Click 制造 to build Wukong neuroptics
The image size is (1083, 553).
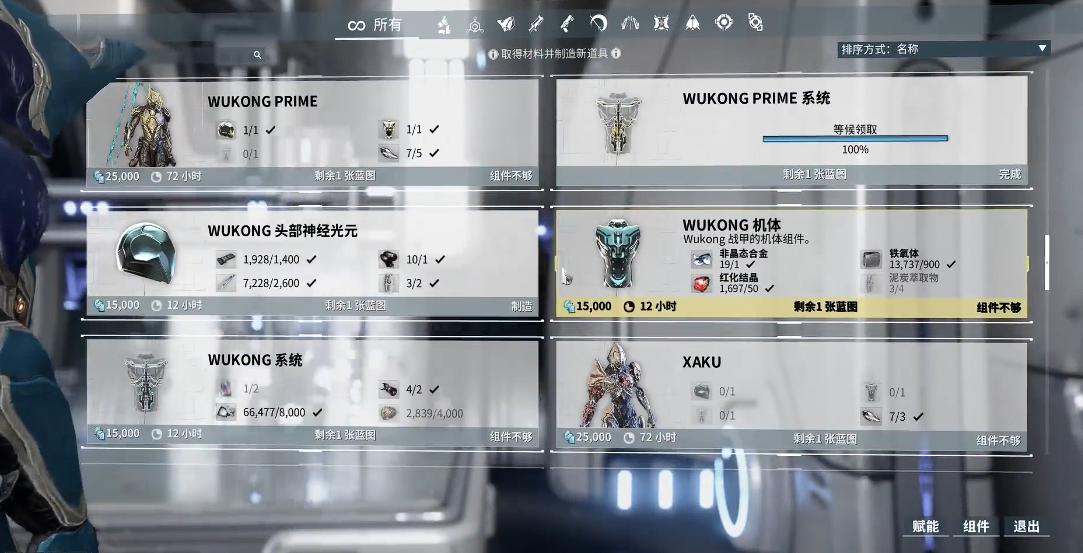[x=521, y=306]
